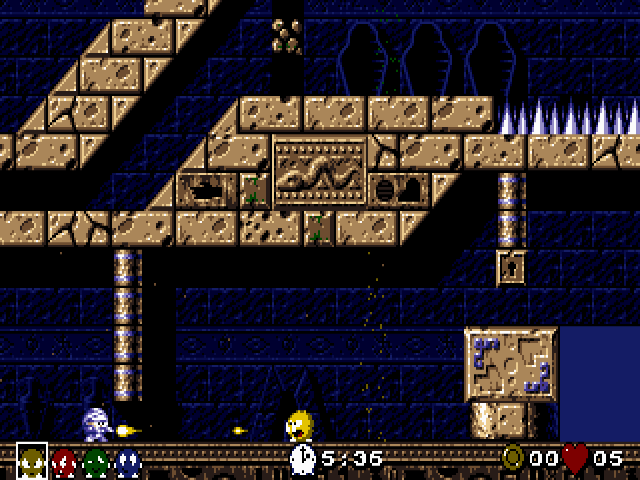Choose the green furry character icon
Screen dimensions: 640x480
click(x=96, y=462)
